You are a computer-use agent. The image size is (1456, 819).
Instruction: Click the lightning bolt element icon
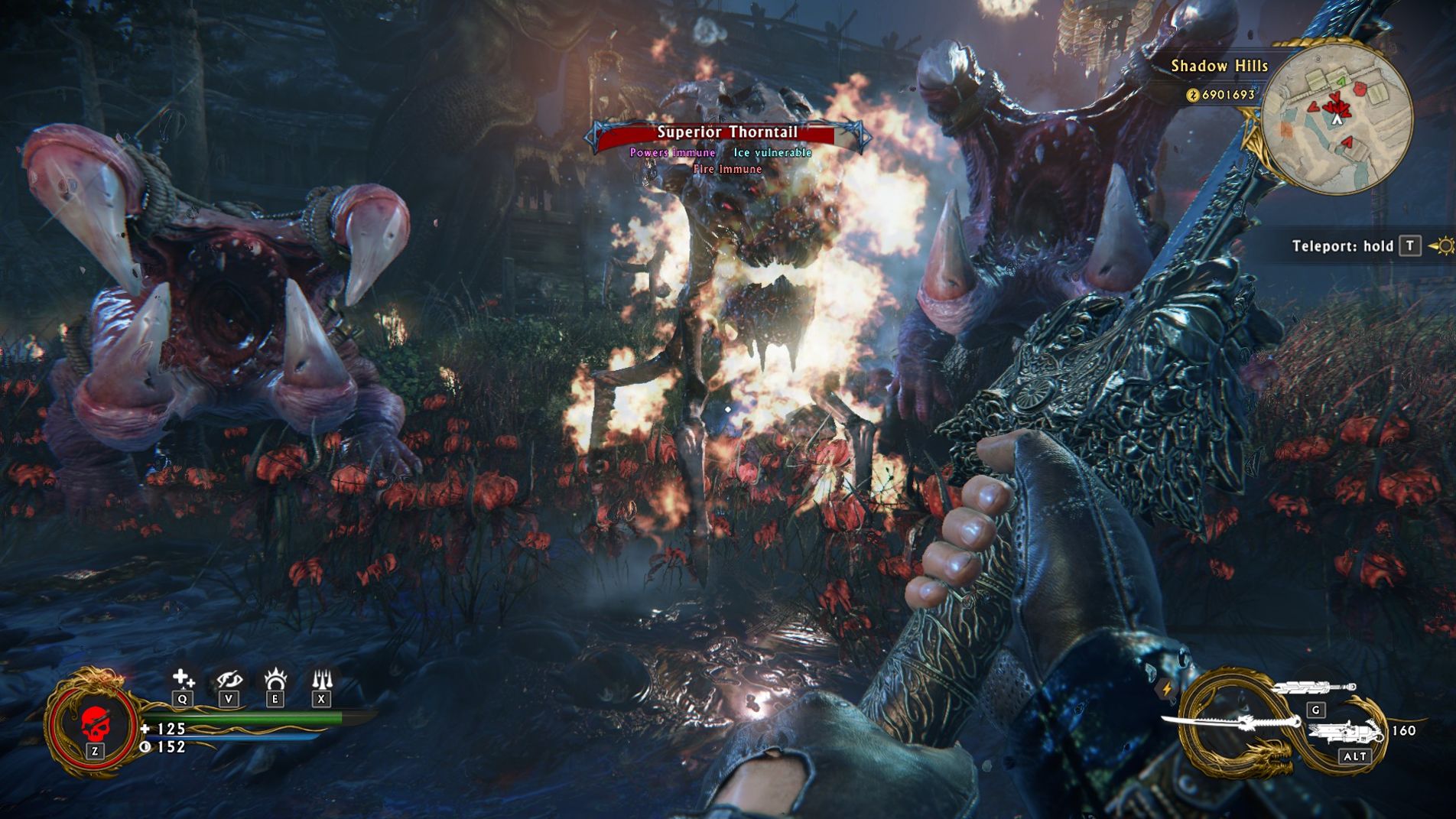point(1166,688)
